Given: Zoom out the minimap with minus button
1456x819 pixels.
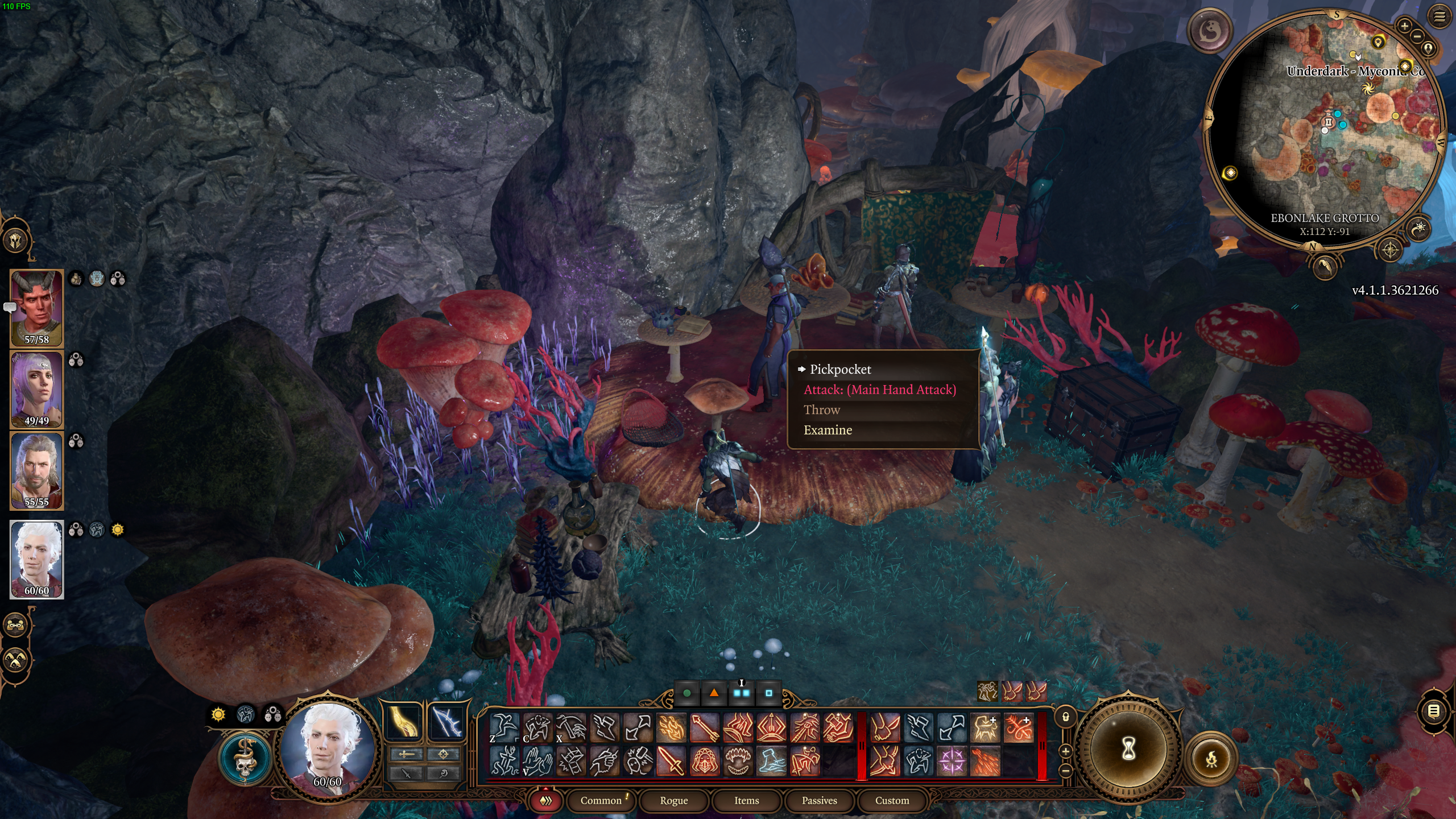Looking at the screenshot, I should pyautogui.click(x=1417, y=37).
